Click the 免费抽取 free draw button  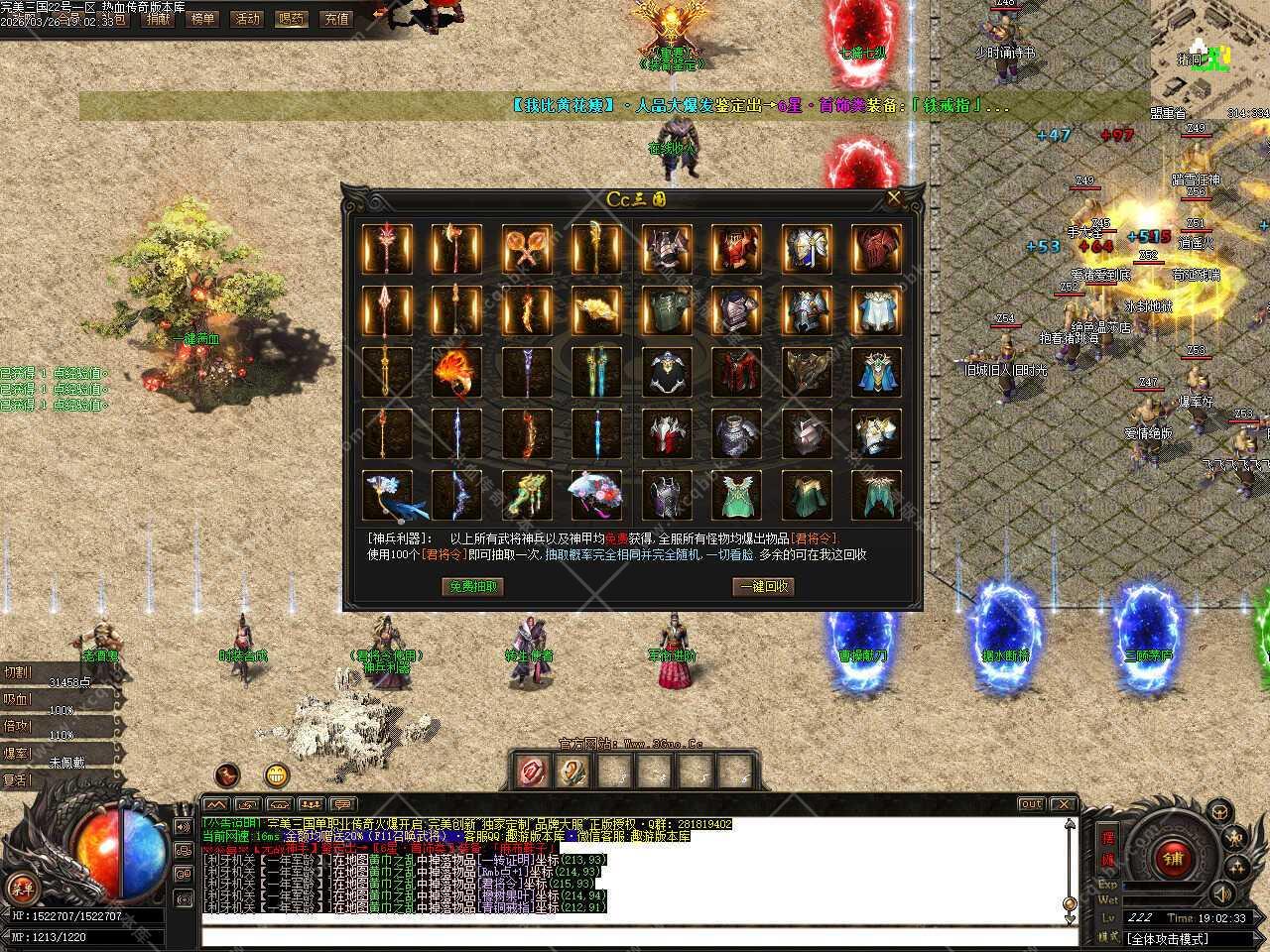[472, 586]
